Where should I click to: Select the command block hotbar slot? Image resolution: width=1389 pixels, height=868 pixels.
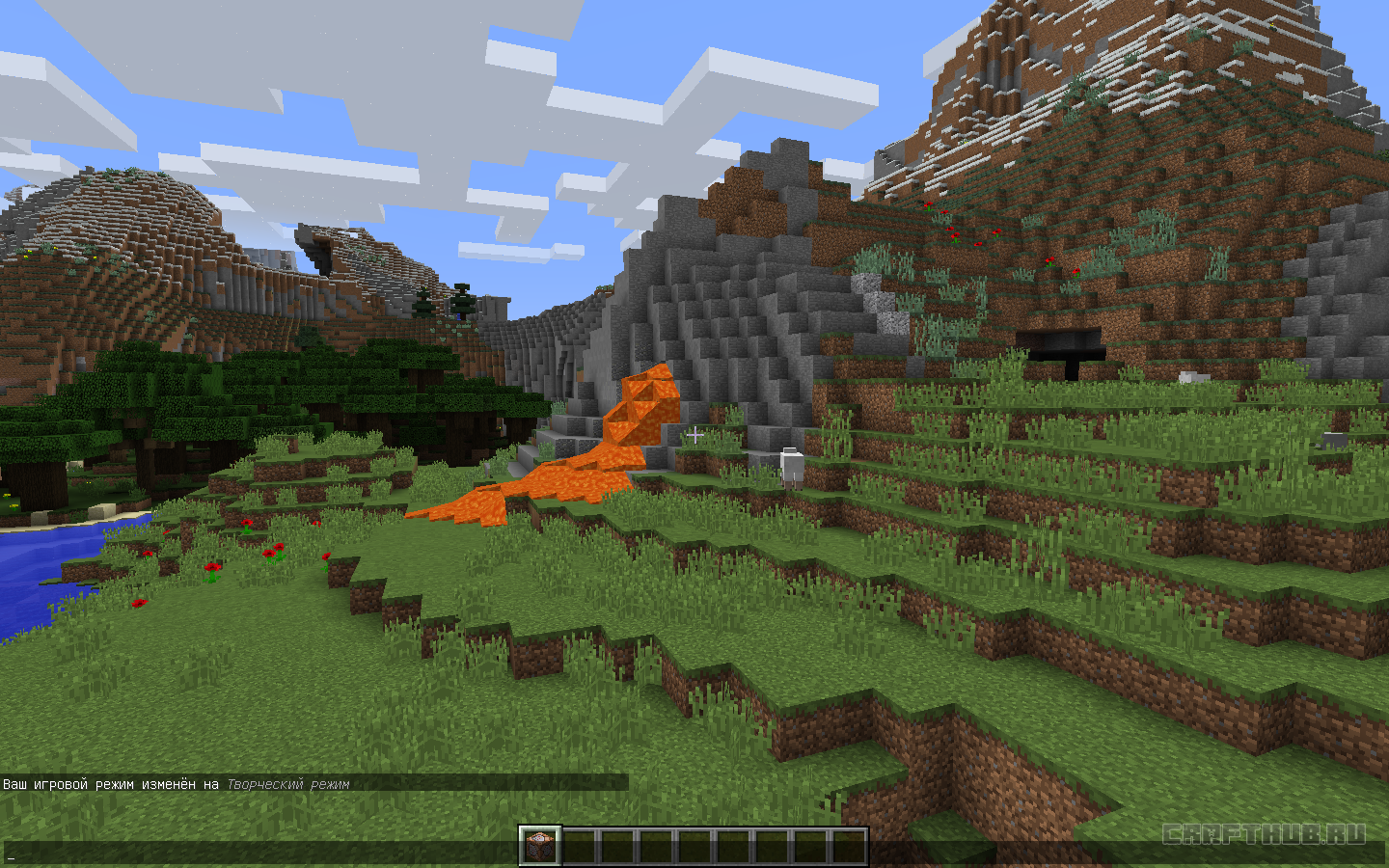(540, 847)
